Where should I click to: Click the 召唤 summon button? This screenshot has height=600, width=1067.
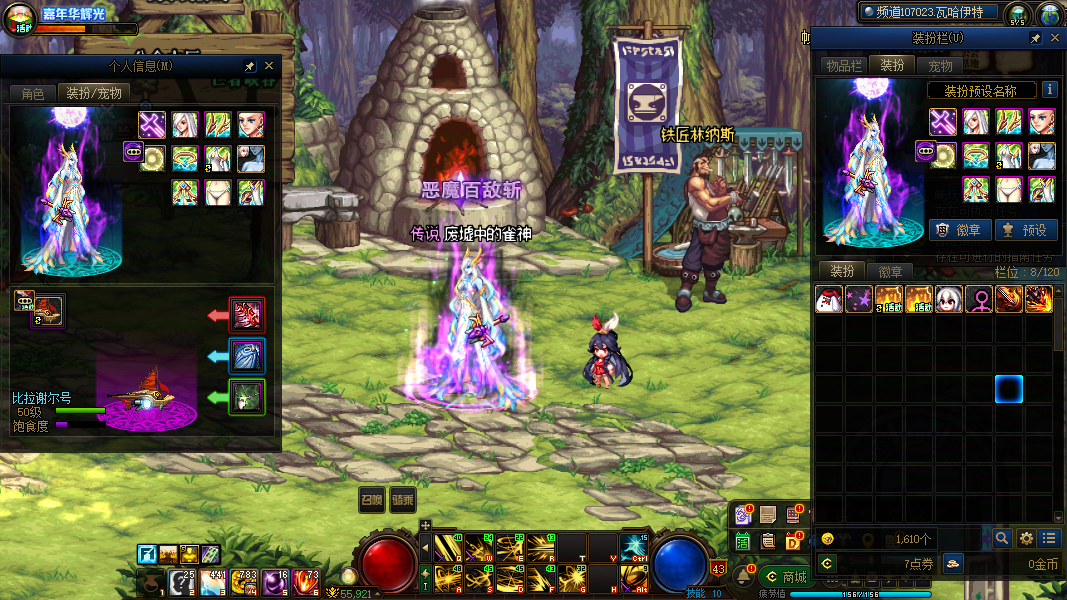(x=372, y=500)
